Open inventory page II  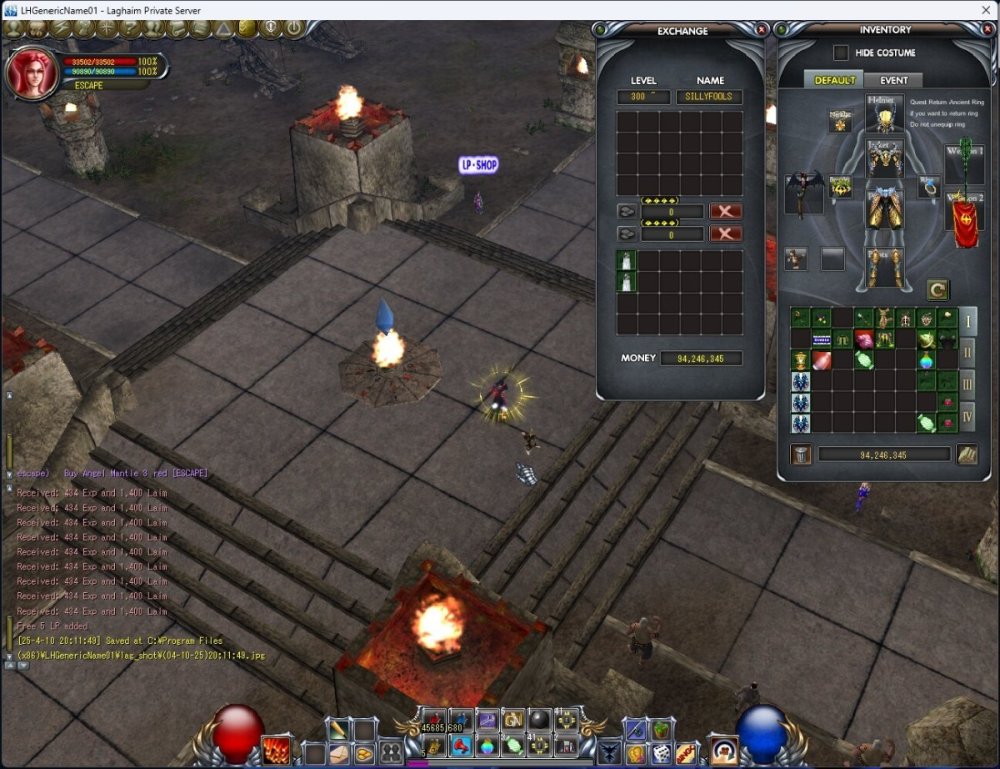tap(967, 352)
